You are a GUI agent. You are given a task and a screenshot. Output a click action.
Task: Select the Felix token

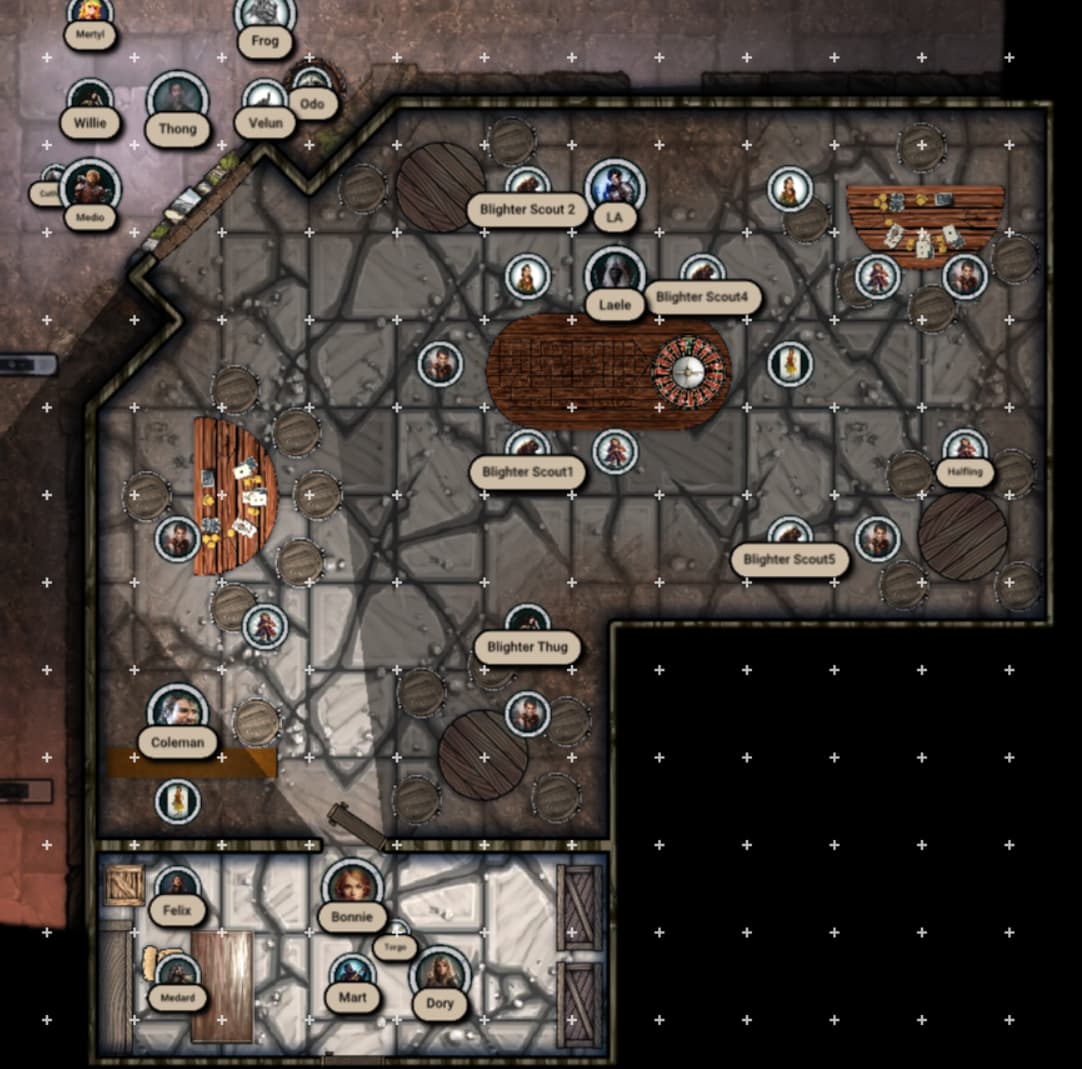point(177,886)
